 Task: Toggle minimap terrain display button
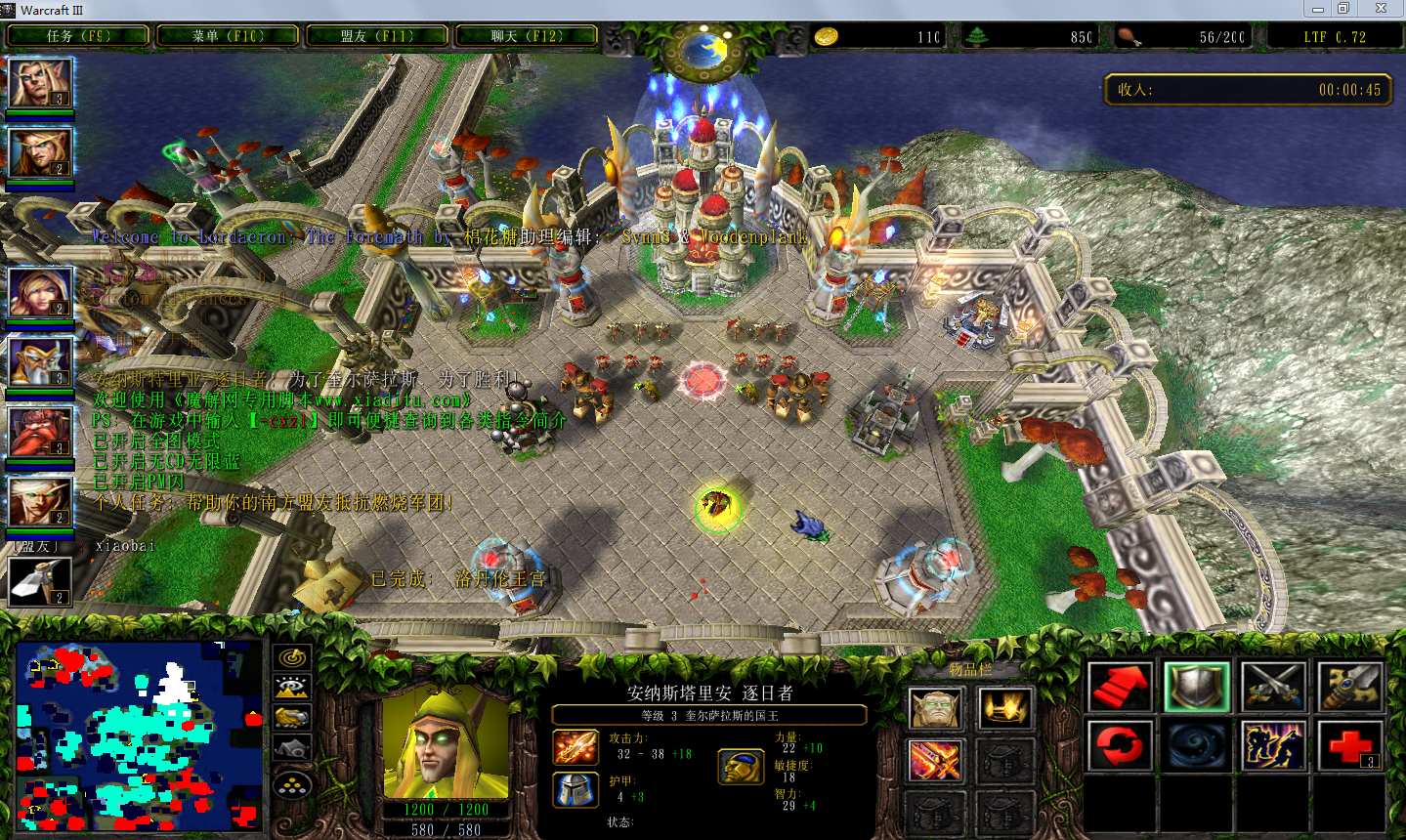coord(292,688)
